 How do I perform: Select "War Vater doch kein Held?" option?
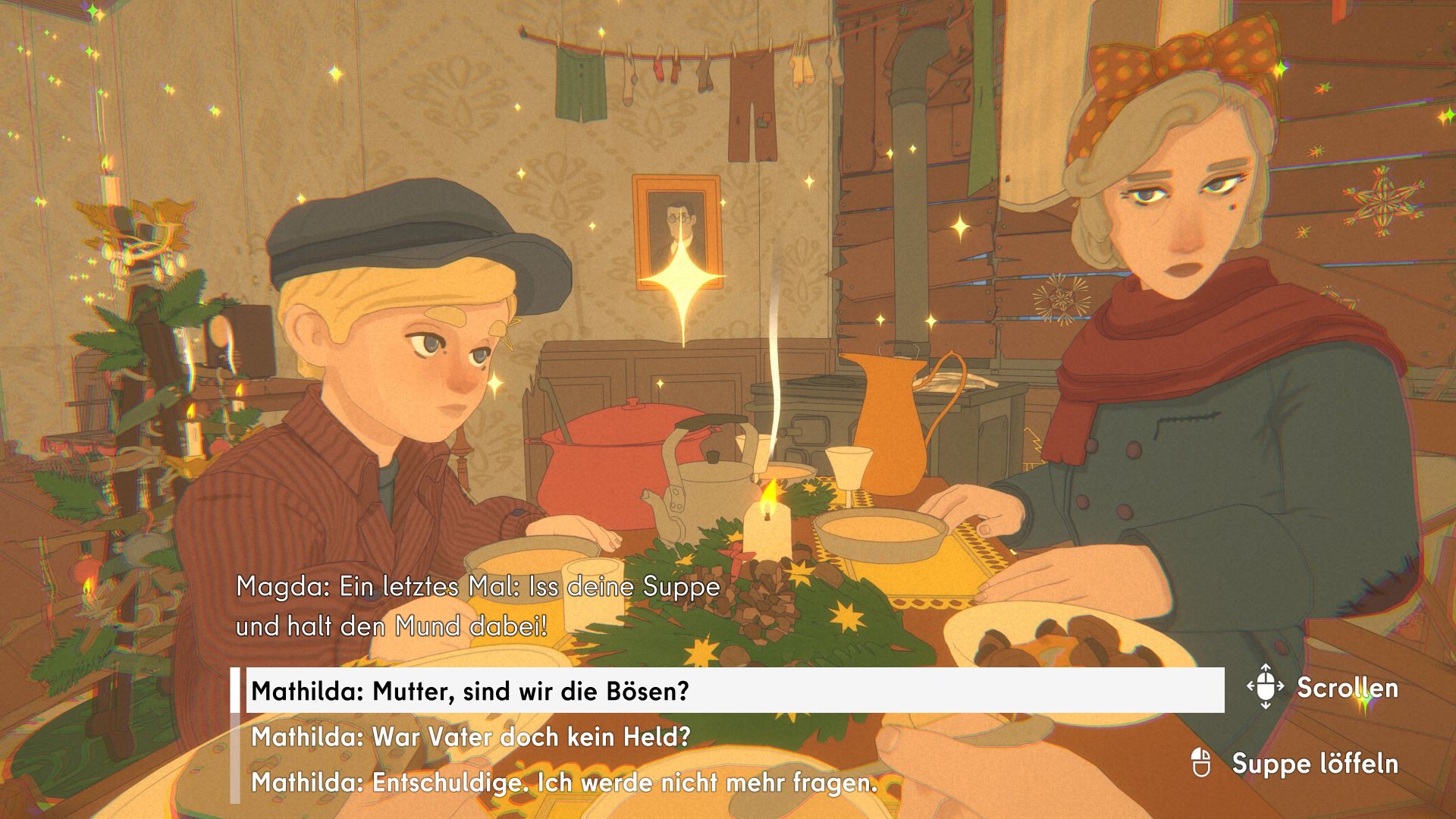point(470,736)
